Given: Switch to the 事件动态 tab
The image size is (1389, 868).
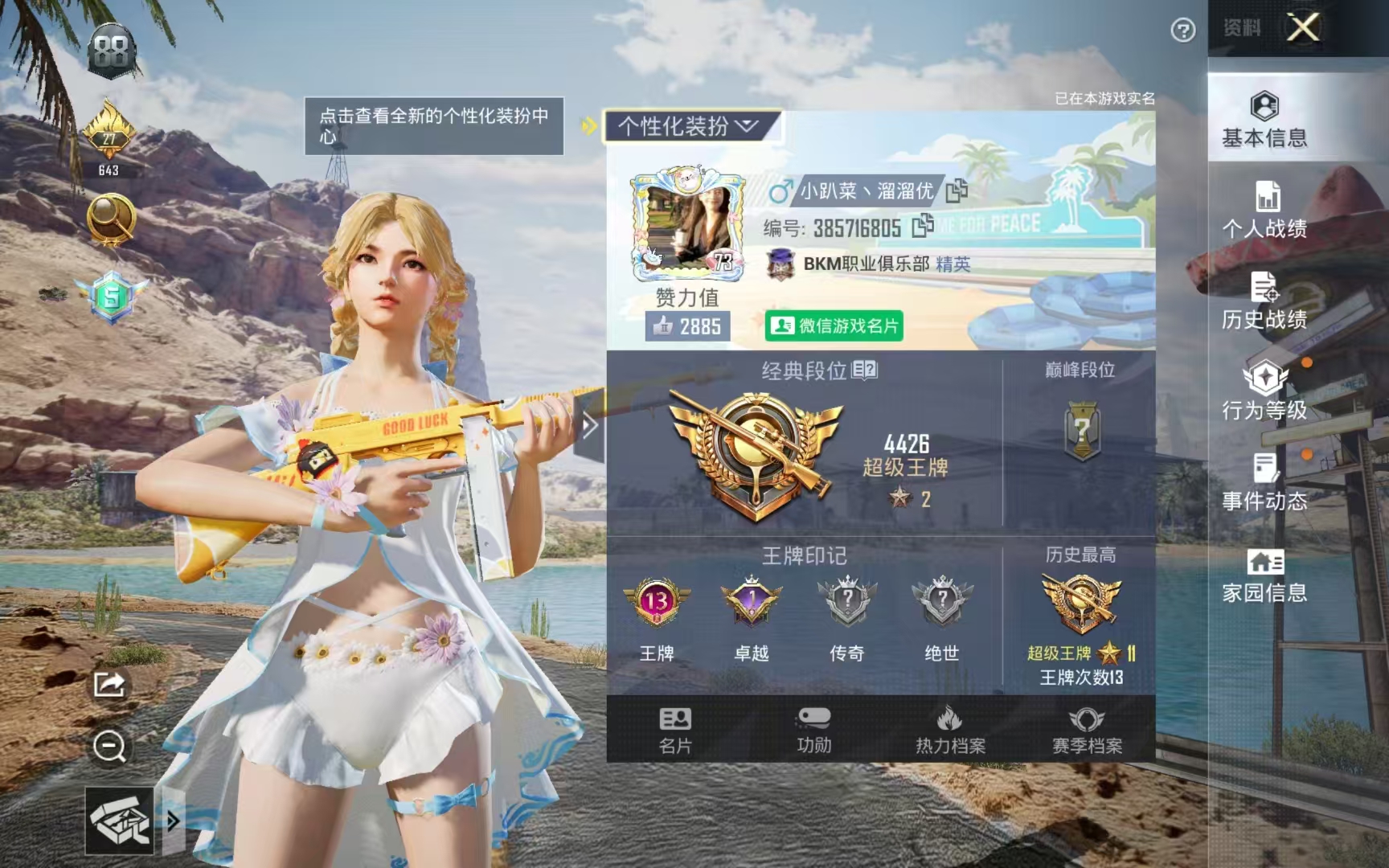Looking at the screenshot, I should pyautogui.click(x=1264, y=482).
